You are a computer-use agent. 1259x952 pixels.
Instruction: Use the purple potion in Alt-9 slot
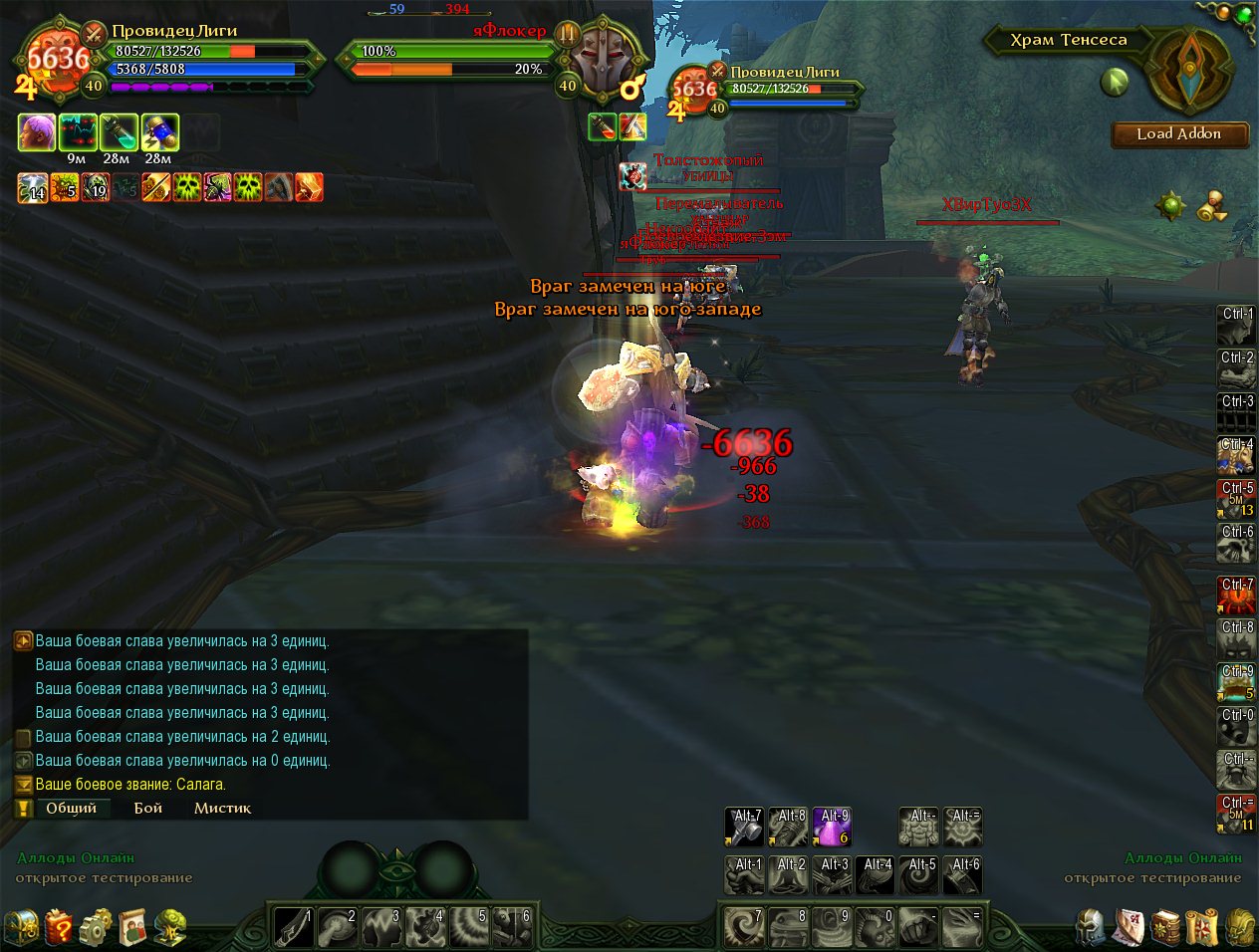coord(832,827)
